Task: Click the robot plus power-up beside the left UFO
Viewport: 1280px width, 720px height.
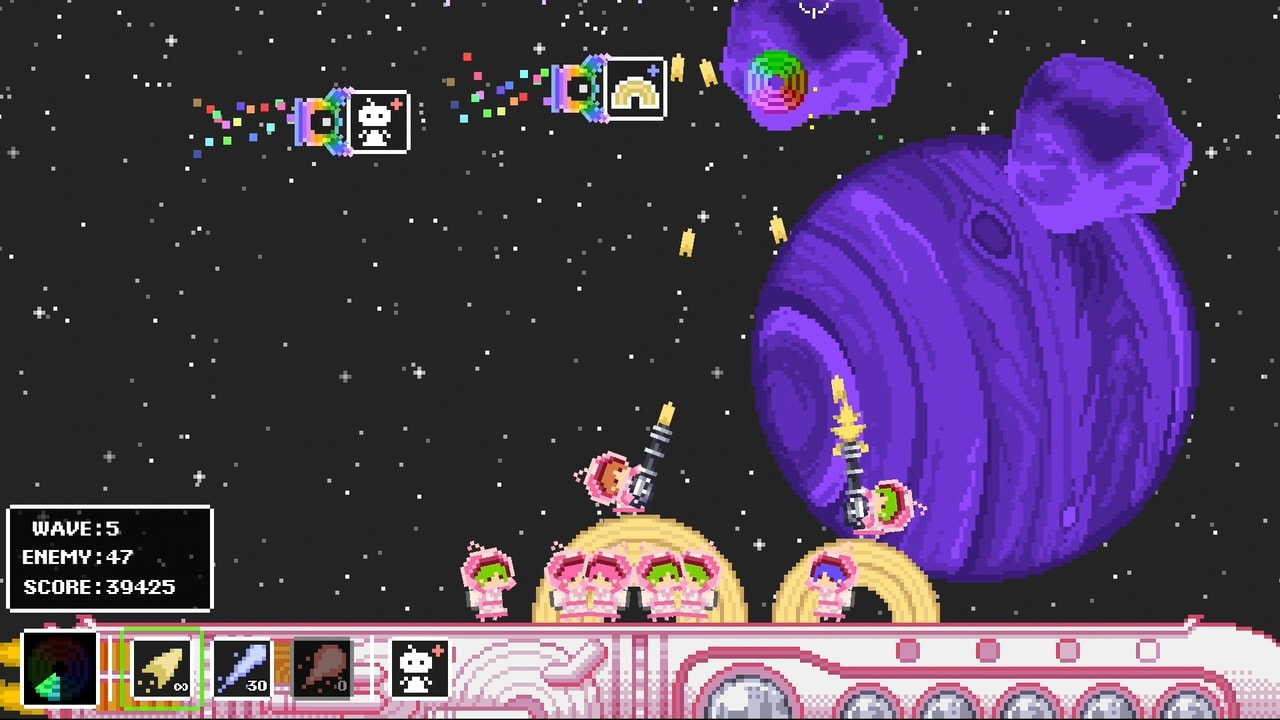Action: click(x=380, y=124)
